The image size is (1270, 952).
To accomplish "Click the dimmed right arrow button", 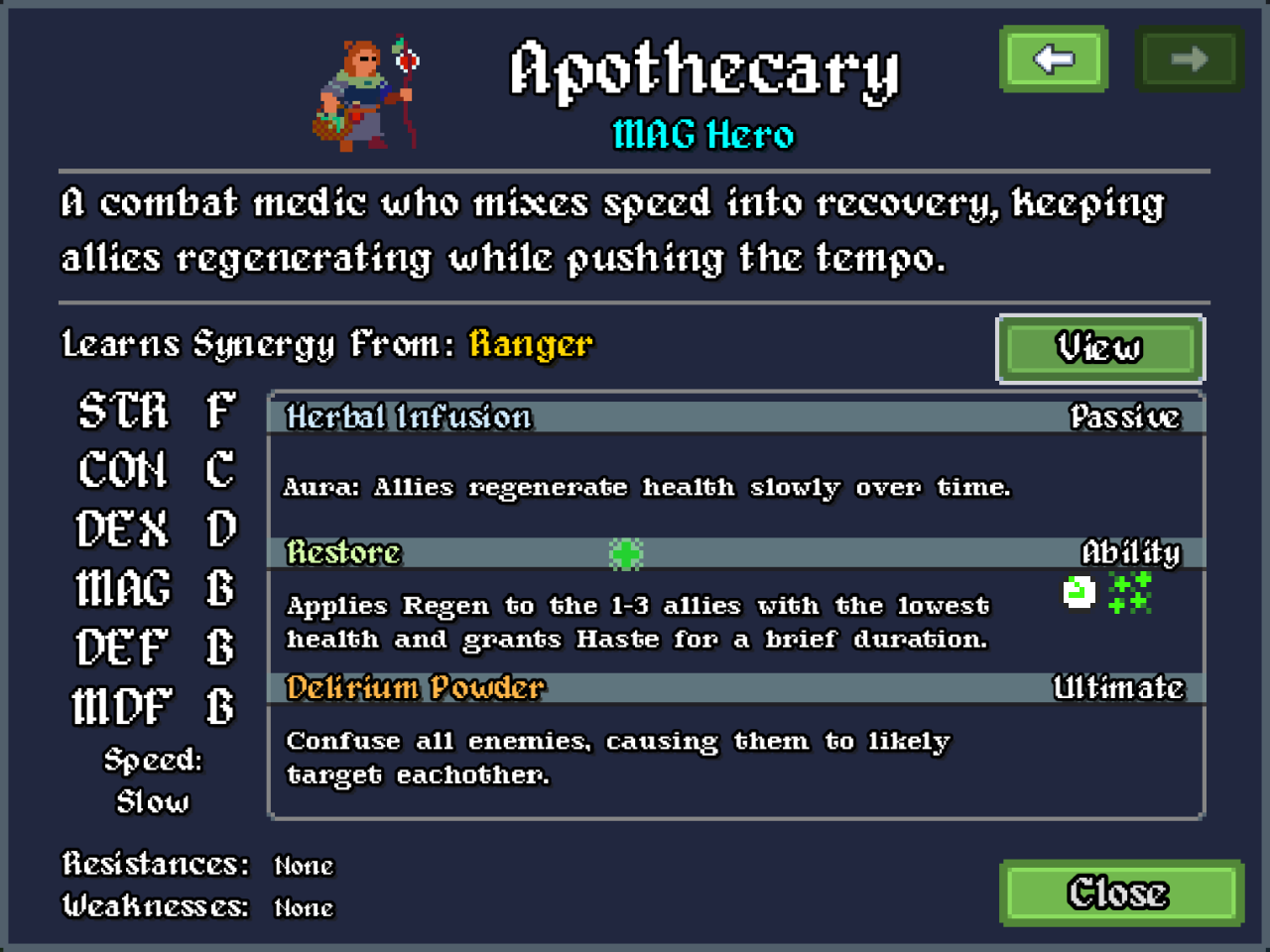I will [1188, 59].
